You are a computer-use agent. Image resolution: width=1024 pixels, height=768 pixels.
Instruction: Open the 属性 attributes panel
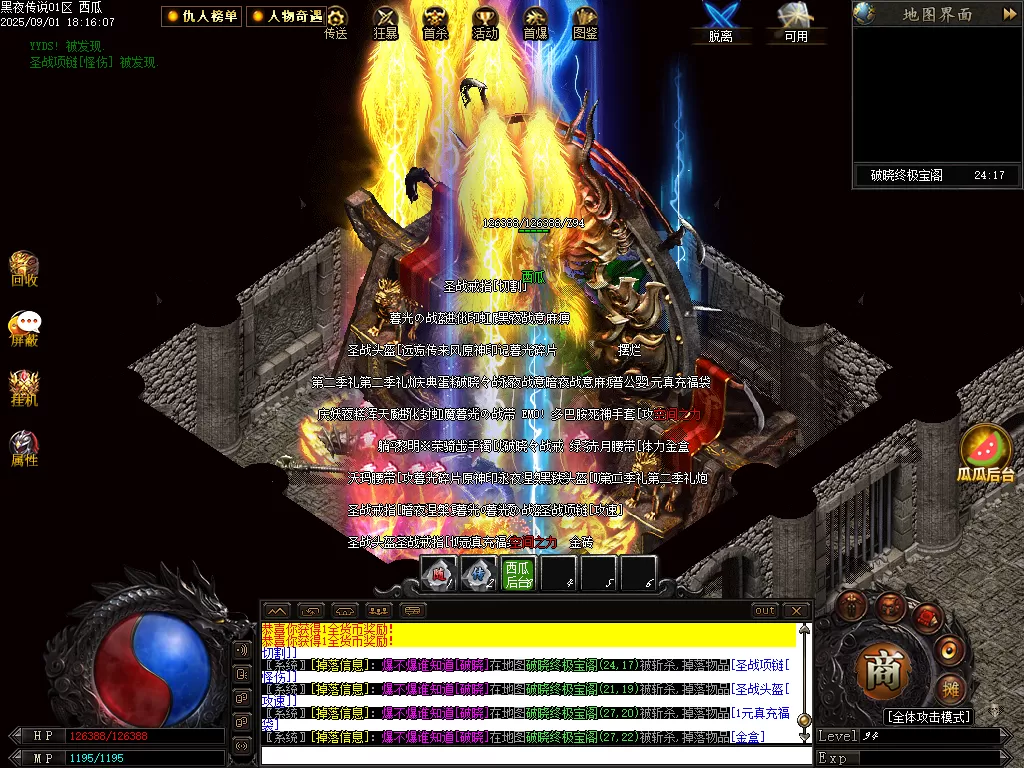point(24,447)
